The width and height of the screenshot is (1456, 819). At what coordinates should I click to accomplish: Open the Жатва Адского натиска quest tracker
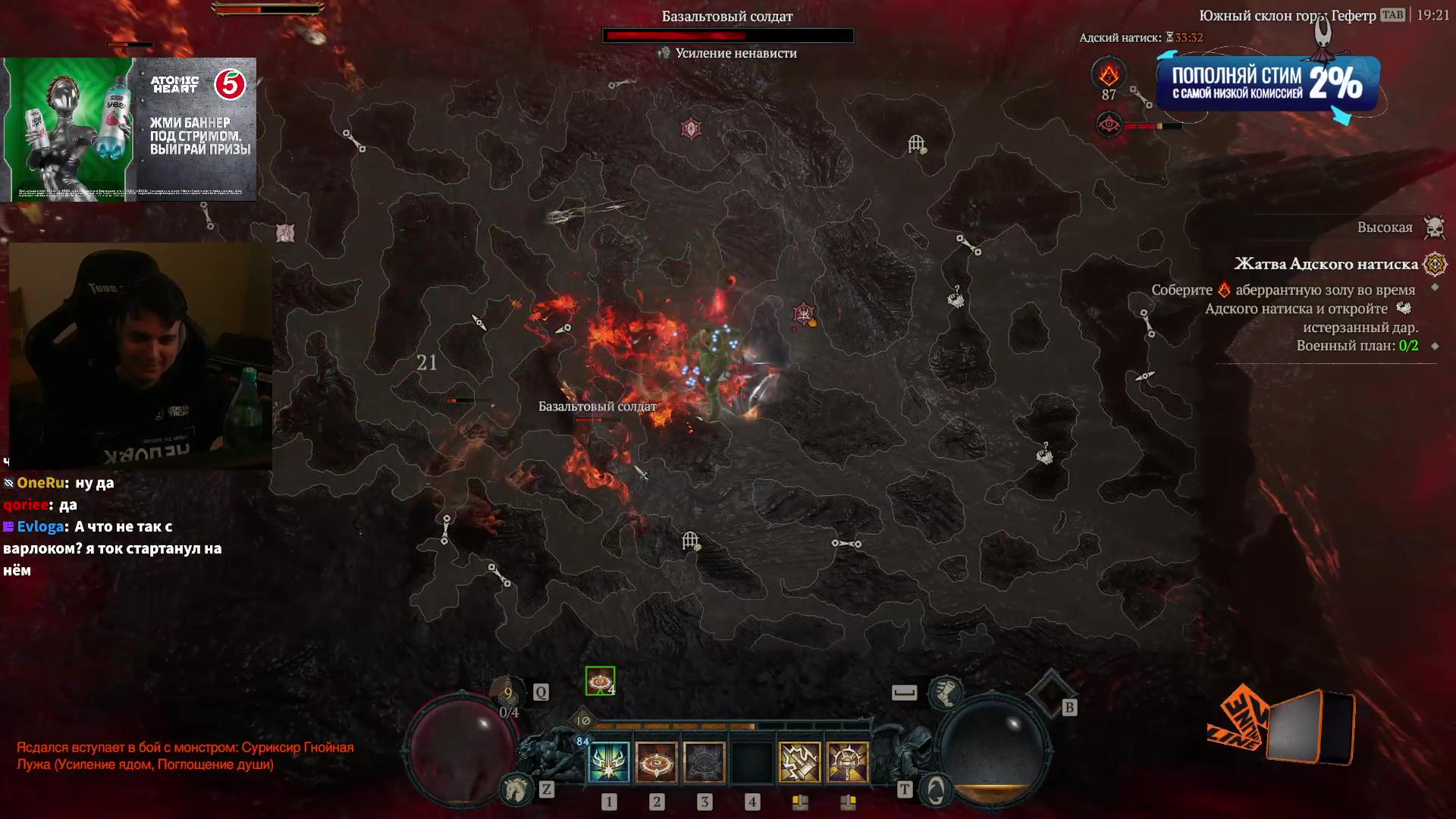(x=1326, y=264)
